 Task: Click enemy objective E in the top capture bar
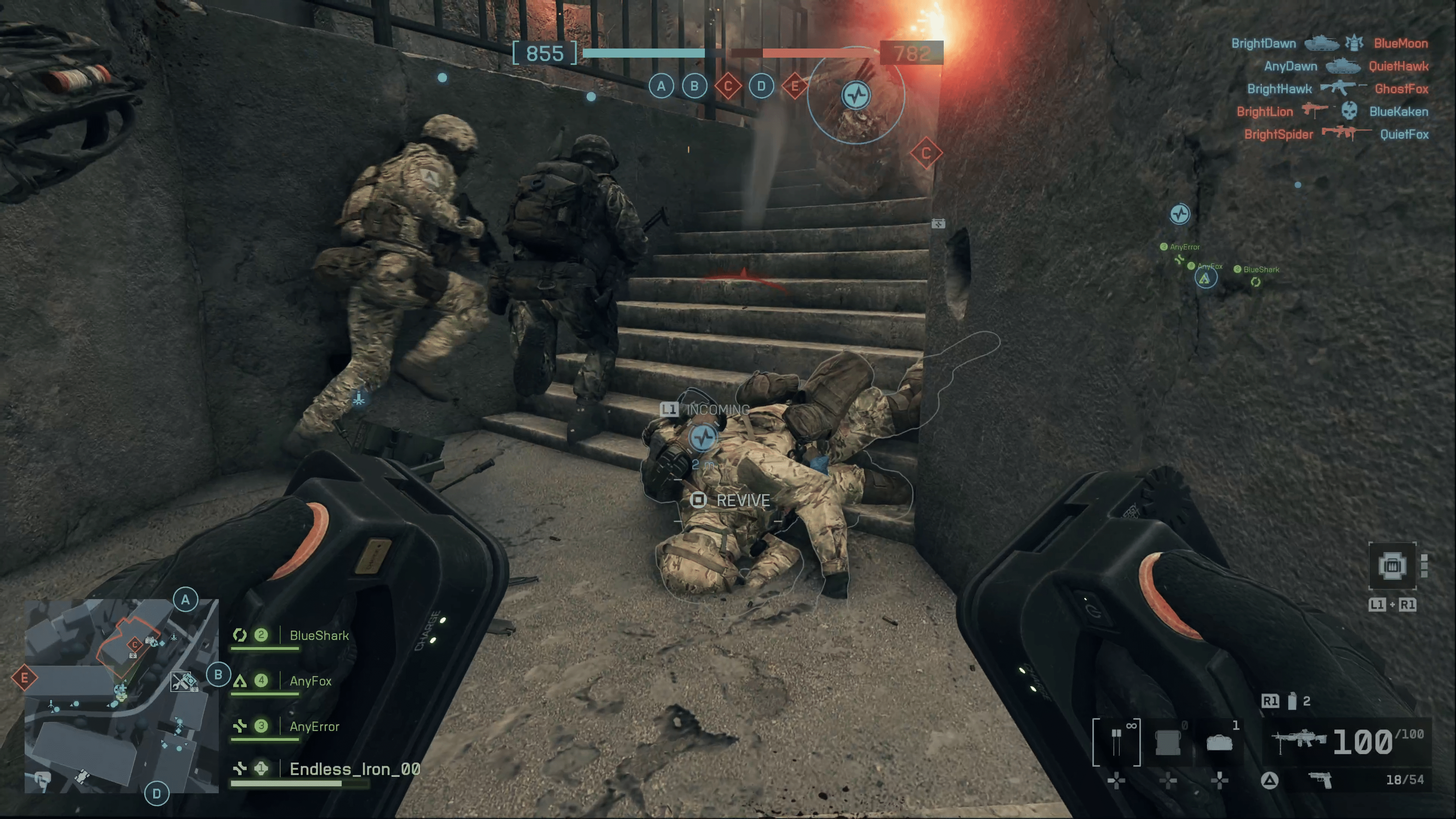pyautogui.click(x=794, y=86)
